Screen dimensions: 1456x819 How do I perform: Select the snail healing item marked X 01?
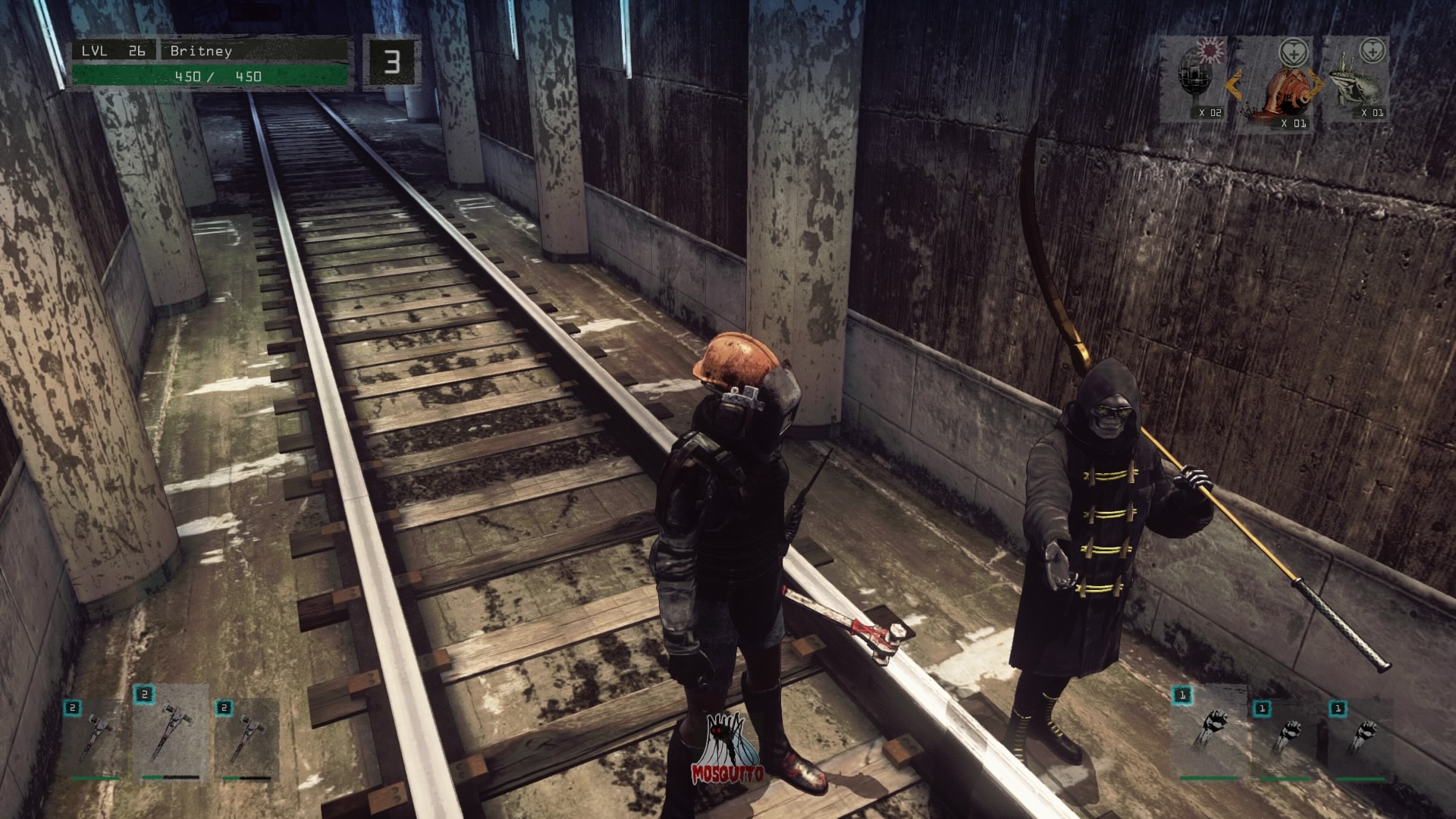click(x=1288, y=91)
